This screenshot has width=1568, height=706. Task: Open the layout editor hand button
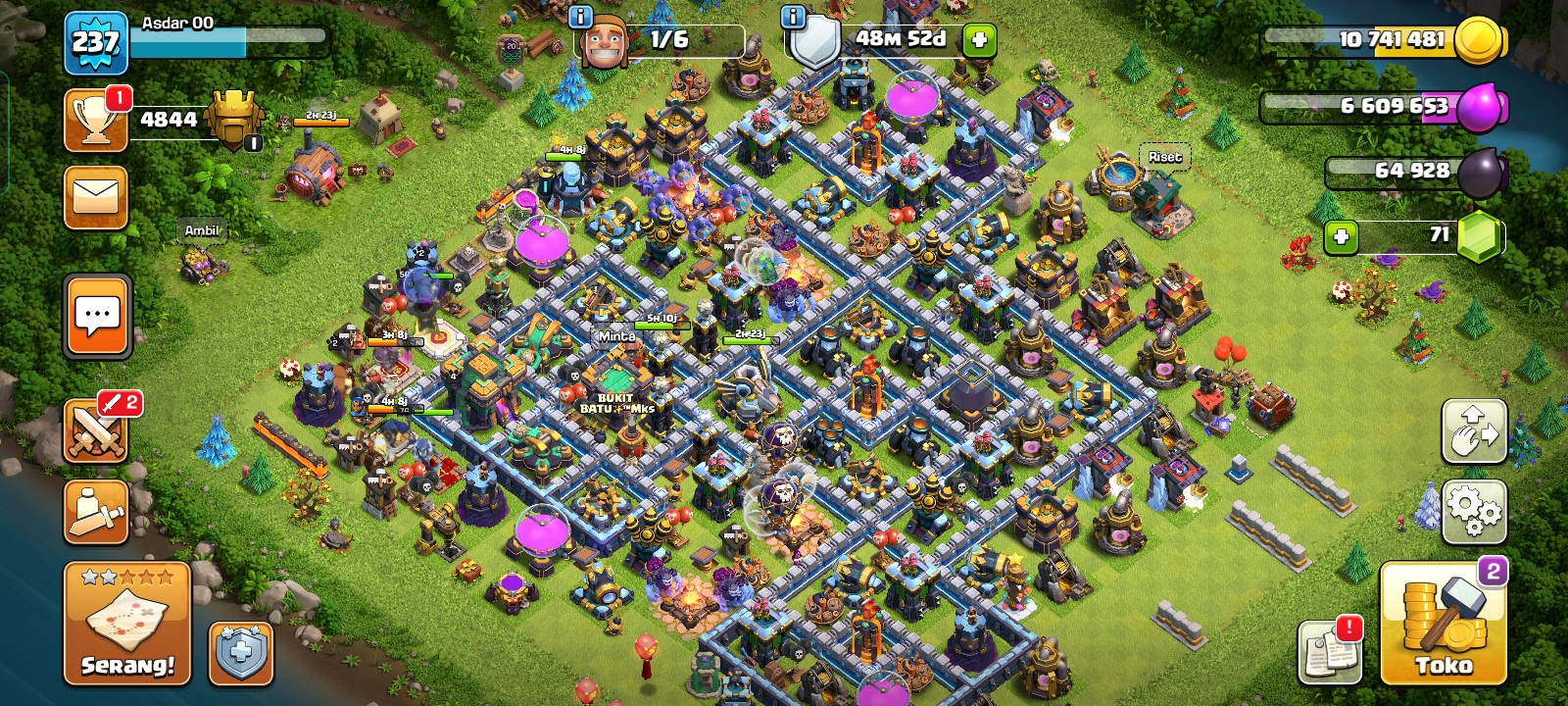coord(1474,430)
